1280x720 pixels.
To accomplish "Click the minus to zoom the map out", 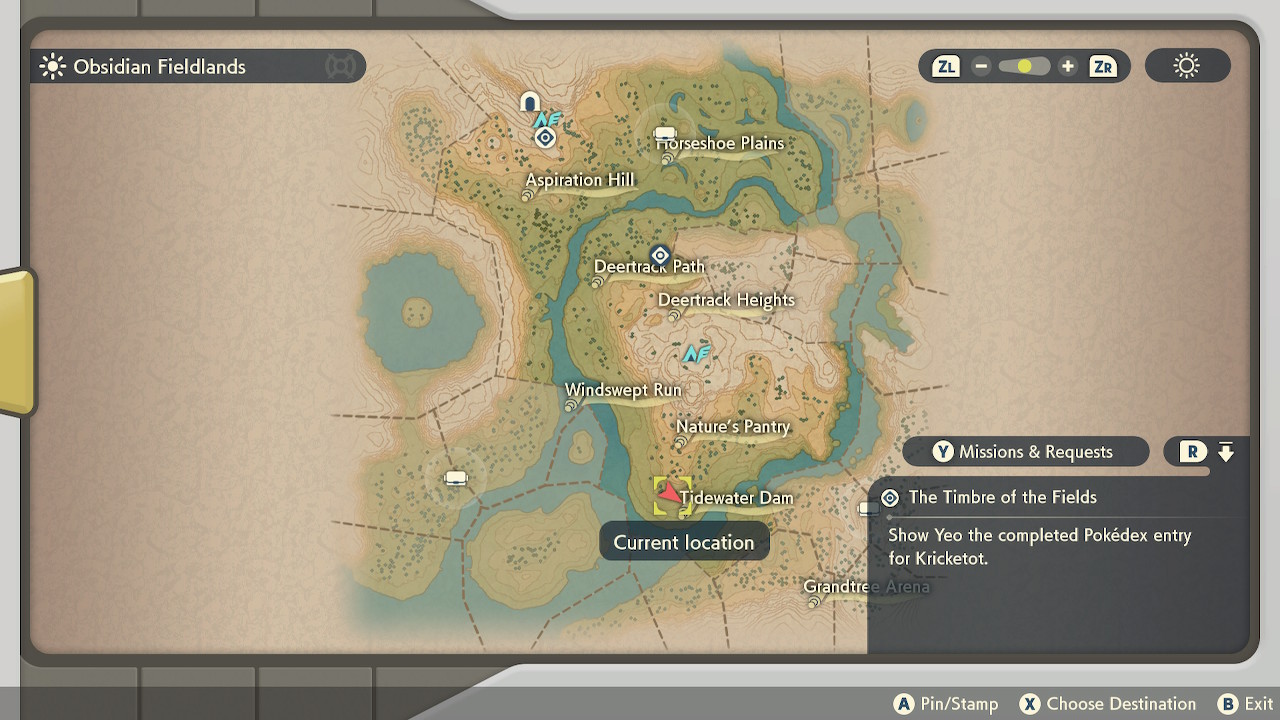I will point(981,66).
